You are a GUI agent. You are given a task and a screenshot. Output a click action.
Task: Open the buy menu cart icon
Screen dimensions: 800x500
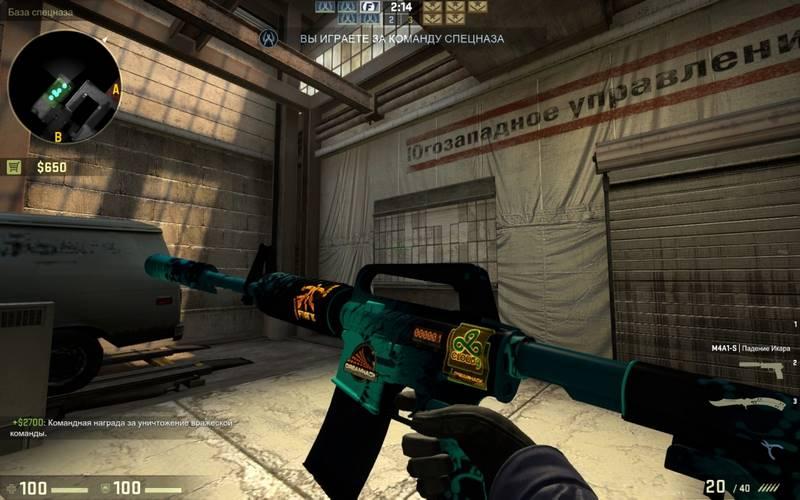(x=14, y=167)
